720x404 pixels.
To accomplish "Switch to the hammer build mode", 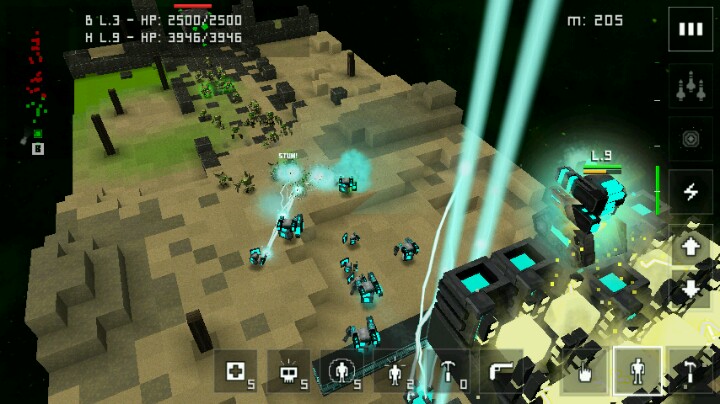I will click(x=690, y=370).
